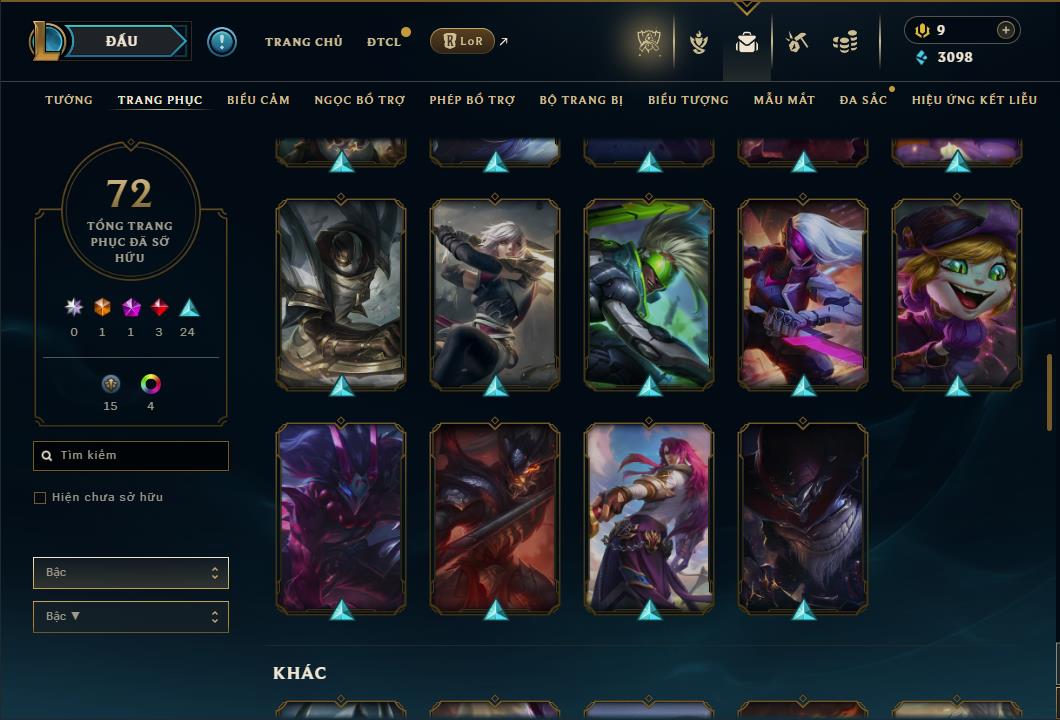Viewport: 1060px width, 720px height.
Task: Open the BIỂU TƯỢNG tab
Action: [688, 100]
